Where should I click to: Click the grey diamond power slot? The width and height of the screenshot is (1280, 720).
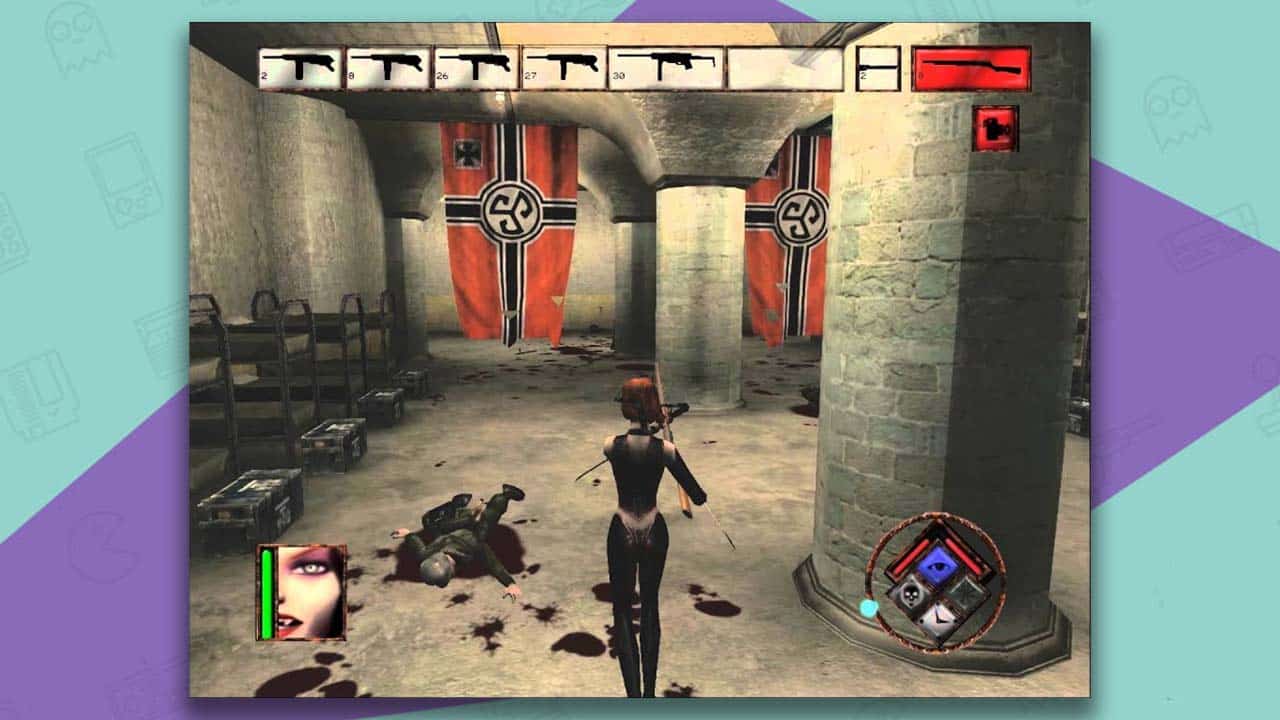(x=967, y=594)
